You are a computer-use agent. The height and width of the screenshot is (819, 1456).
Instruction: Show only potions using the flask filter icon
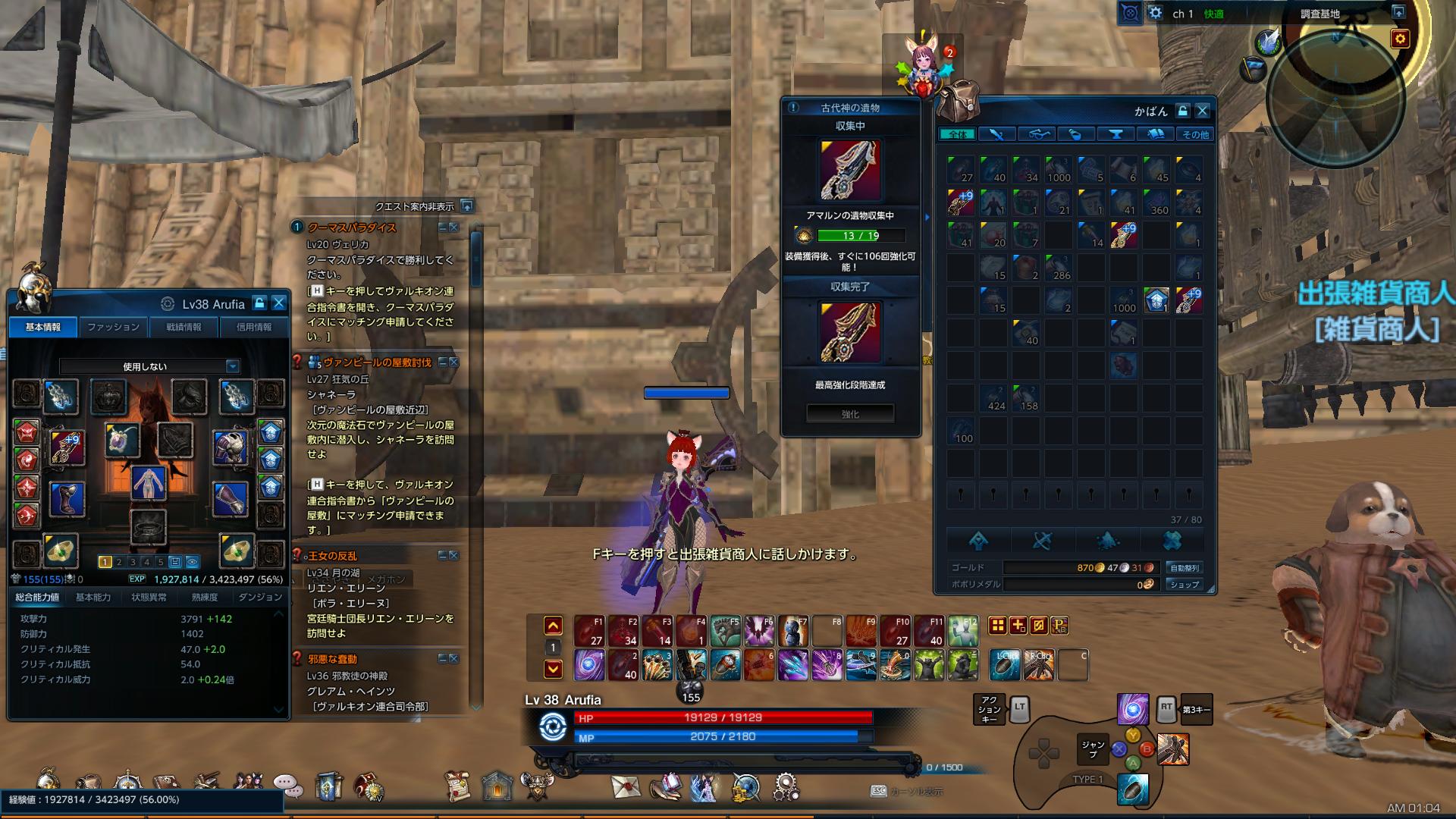coord(1075,133)
